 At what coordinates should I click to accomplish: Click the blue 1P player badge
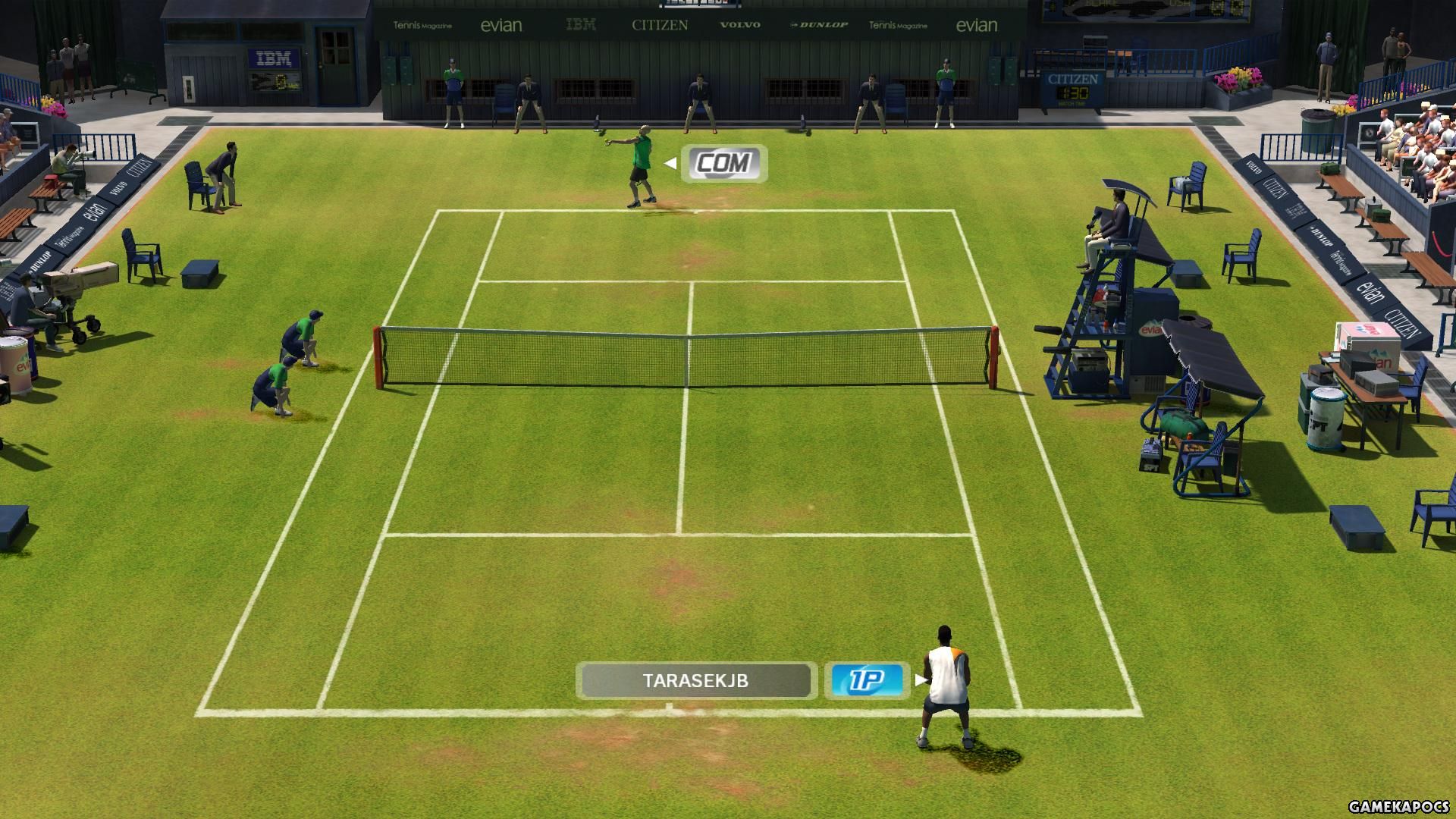pyautogui.click(x=867, y=680)
